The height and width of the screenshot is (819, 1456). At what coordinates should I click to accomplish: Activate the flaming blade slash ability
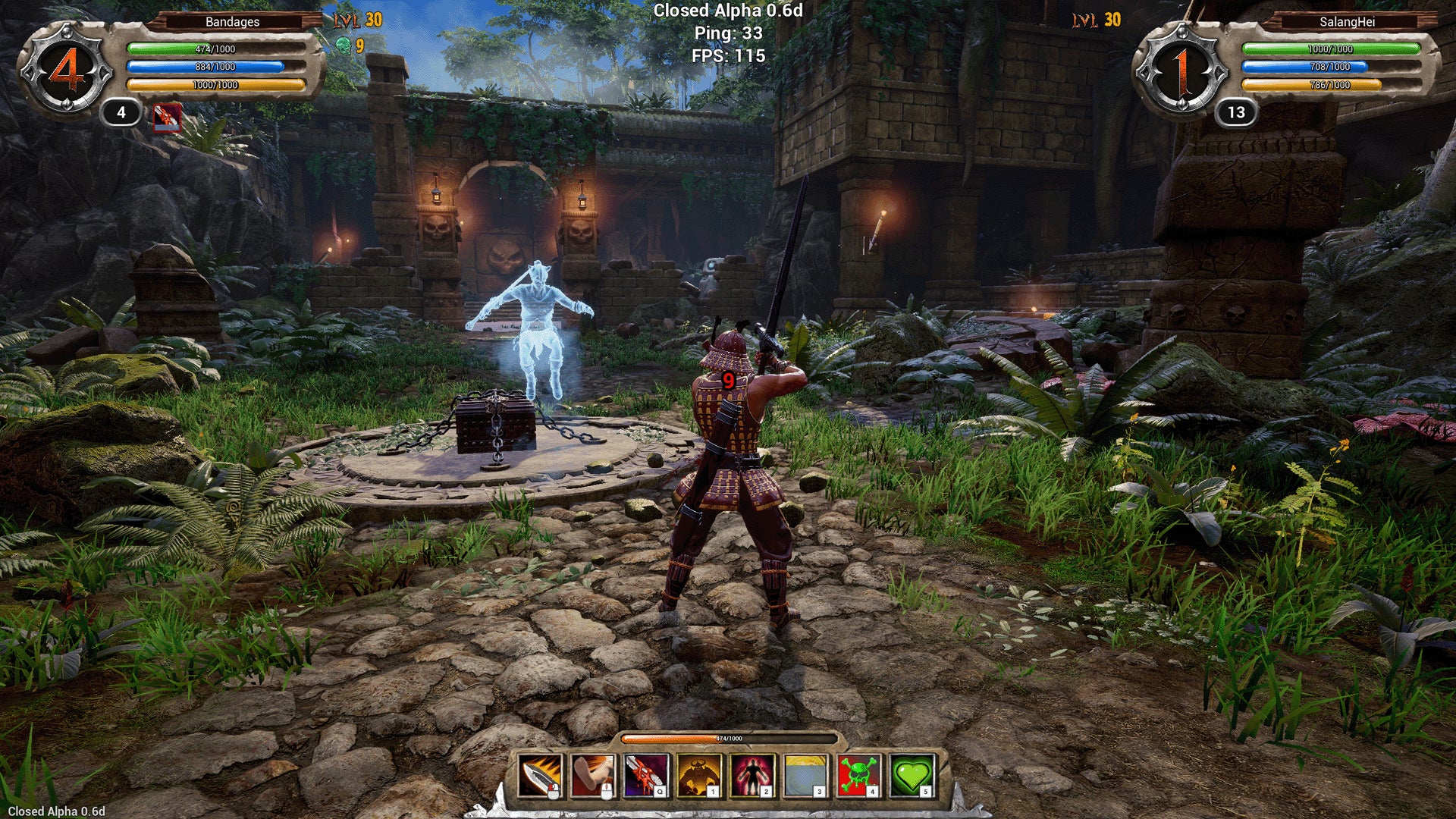540,776
